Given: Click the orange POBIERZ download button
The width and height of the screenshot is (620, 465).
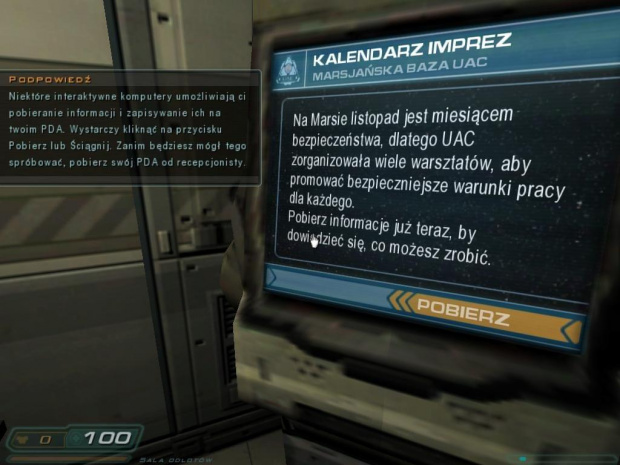Looking at the screenshot, I should pyautogui.click(x=463, y=312).
